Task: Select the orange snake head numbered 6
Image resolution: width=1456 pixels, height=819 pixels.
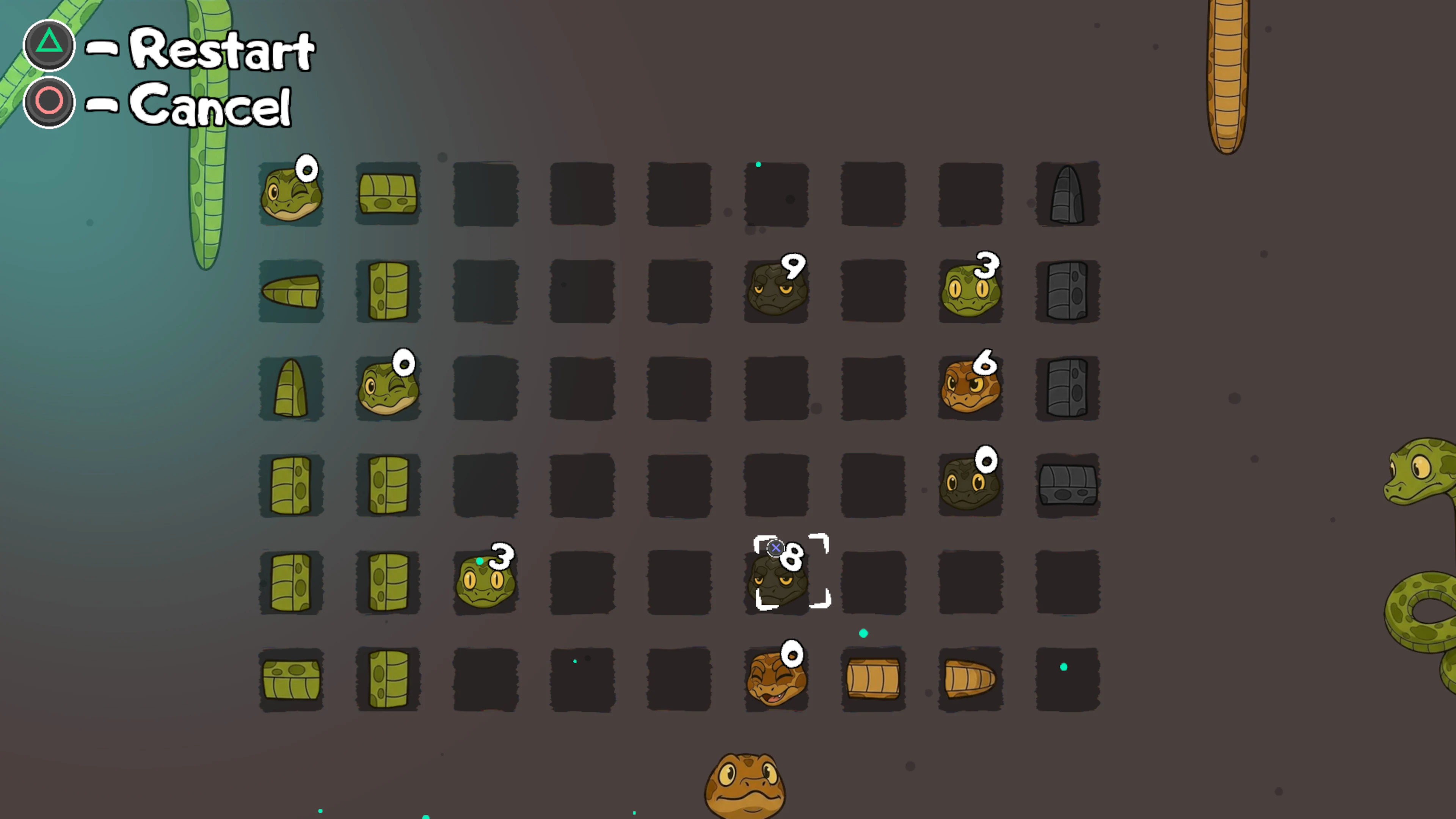Action: pos(970,387)
